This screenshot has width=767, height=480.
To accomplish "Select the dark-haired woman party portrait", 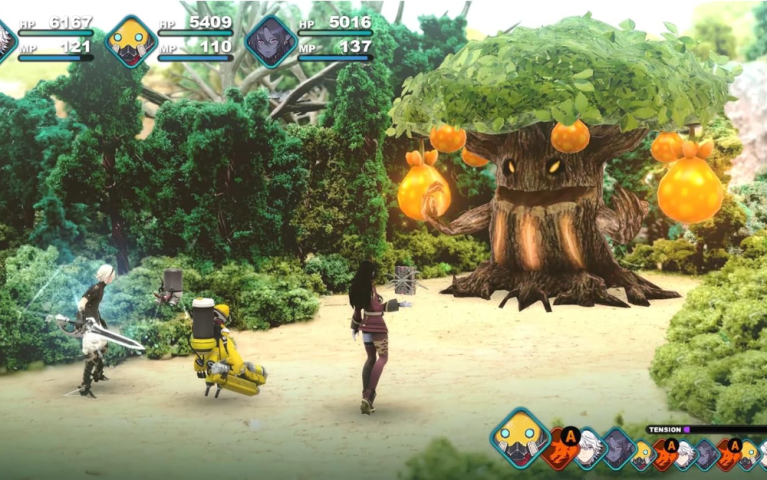I will pyautogui.click(x=270, y=41).
